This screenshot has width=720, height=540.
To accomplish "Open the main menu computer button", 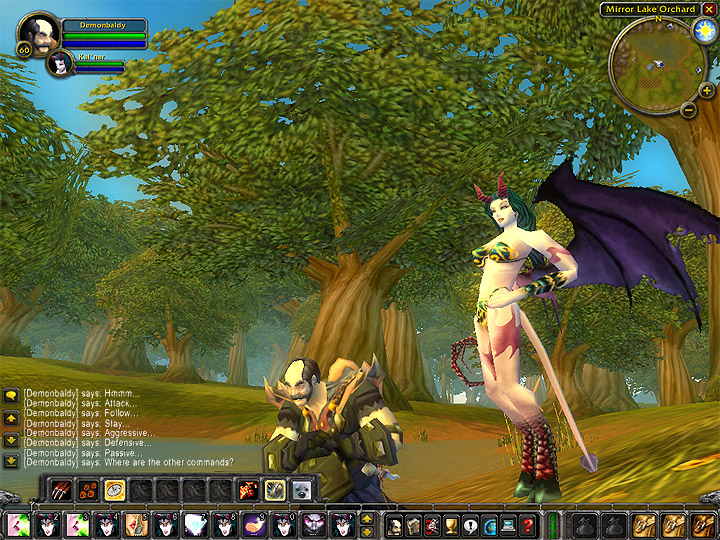I will click(x=508, y=526).
